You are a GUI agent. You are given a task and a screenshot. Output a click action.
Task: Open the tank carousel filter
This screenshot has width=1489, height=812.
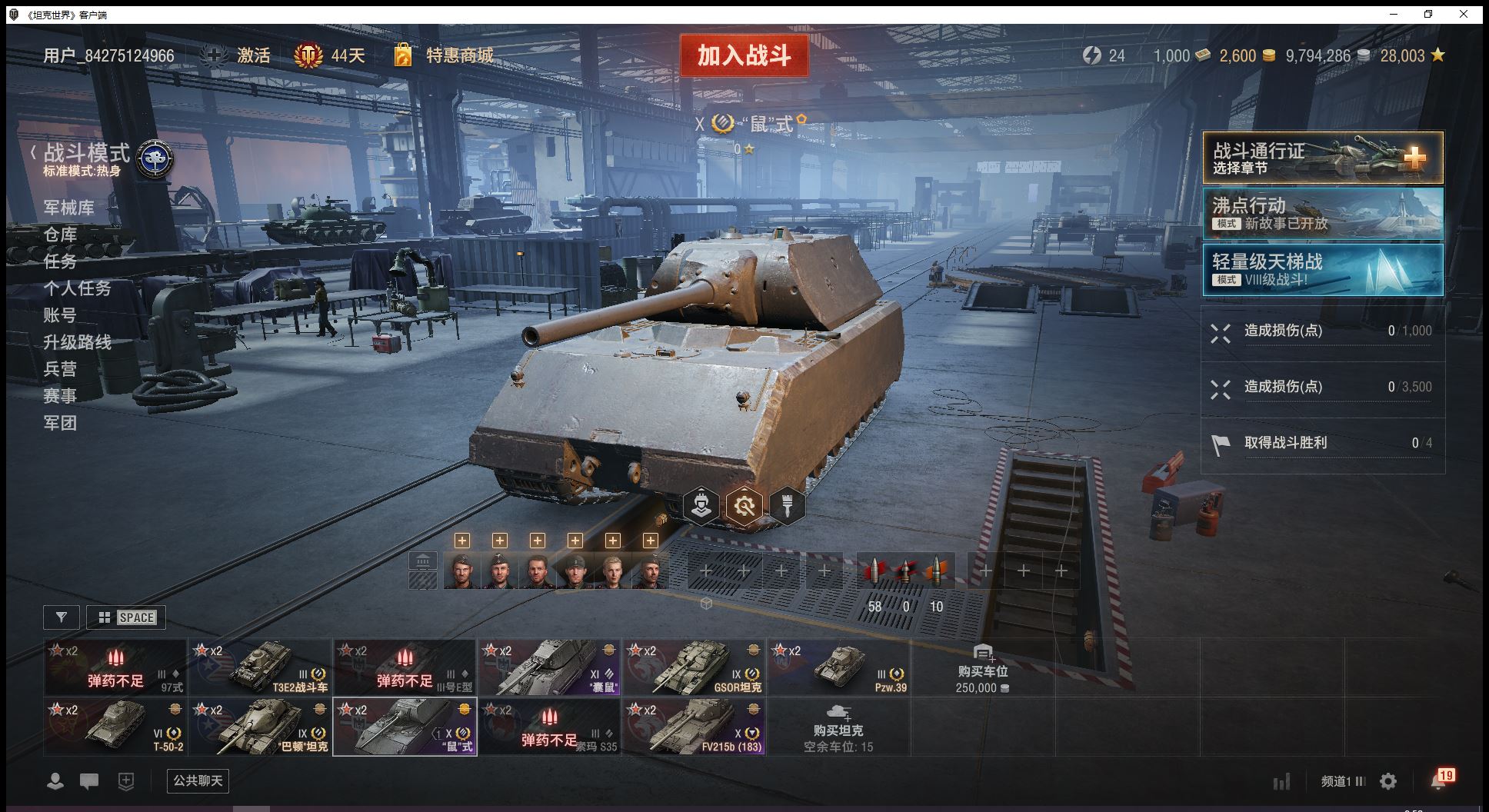pyautogui.click(x=62, y=617)
